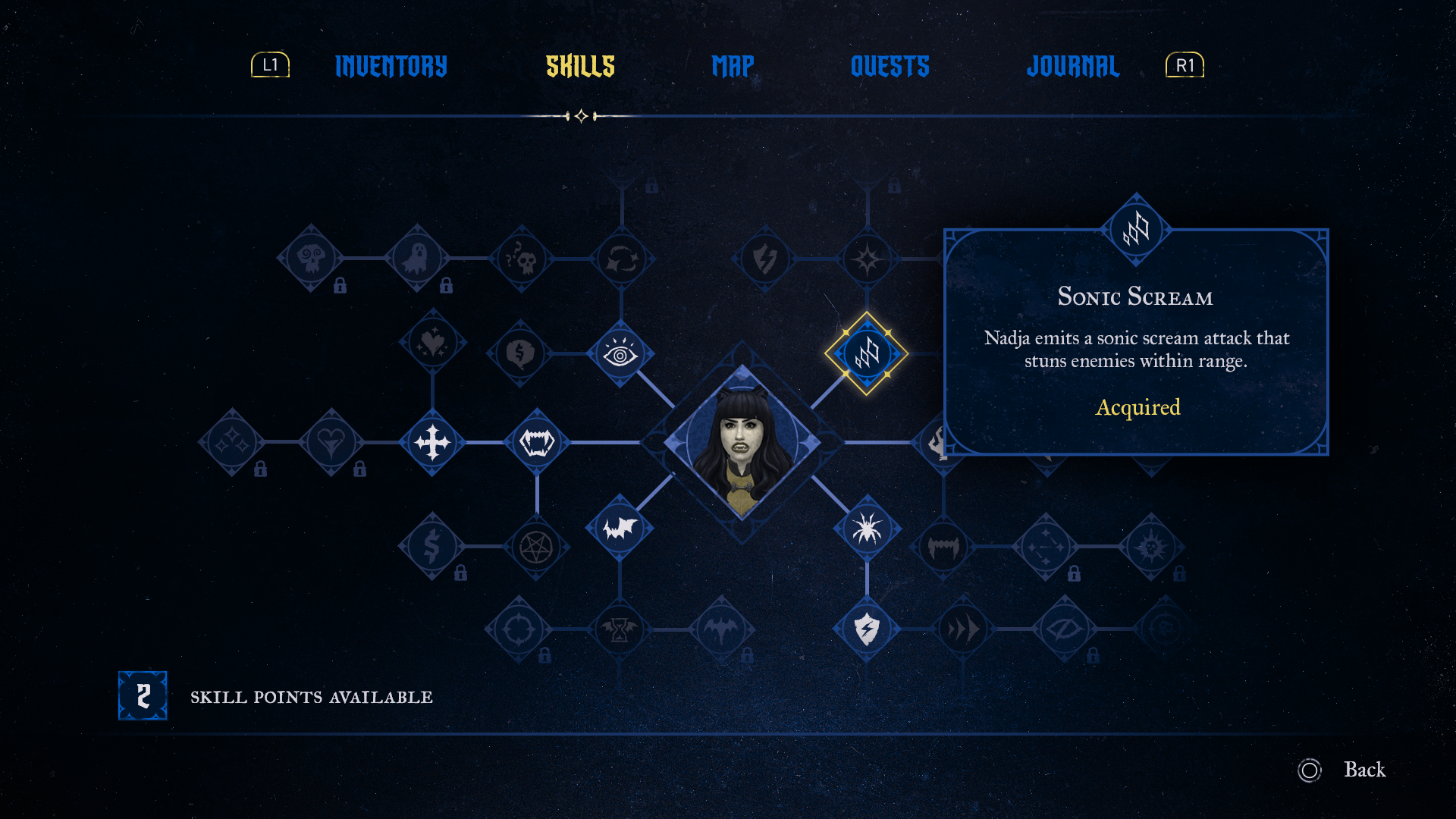Select the hourglass bat skill node
The height and width of the screenshot is (819, 1456).
(620, 629)
